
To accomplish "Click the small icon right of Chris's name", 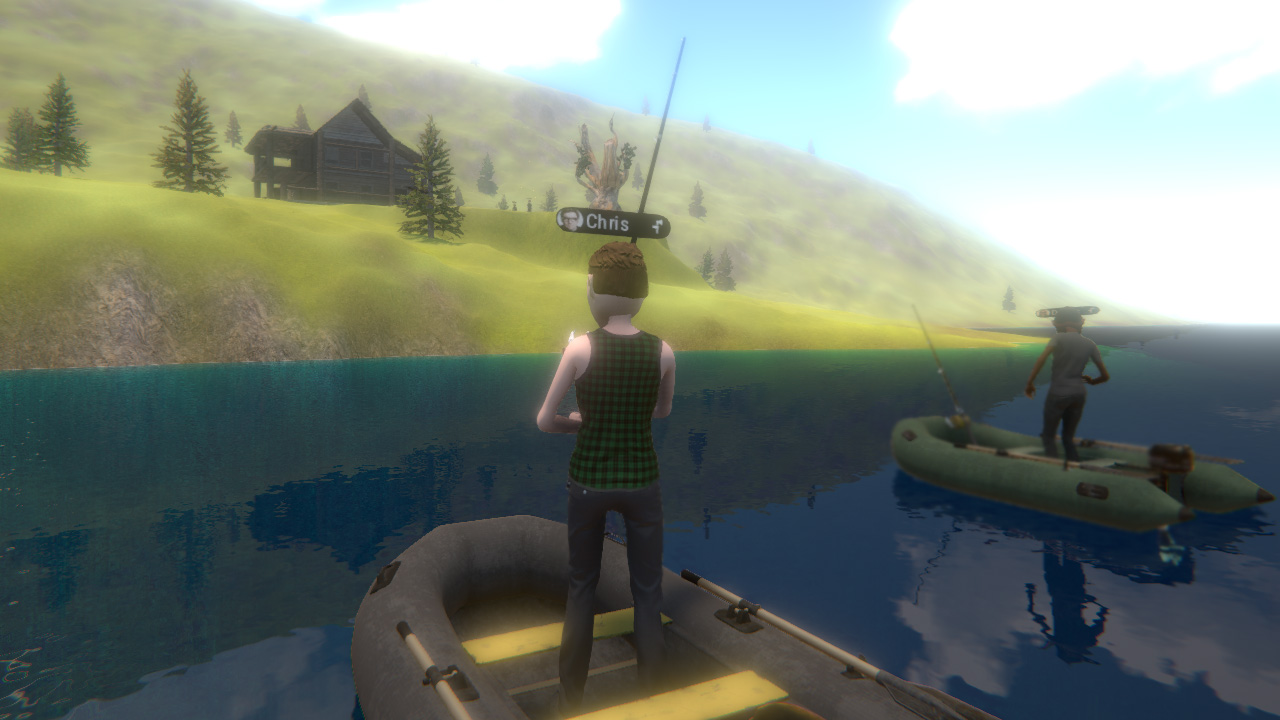I will coord(657,227).
